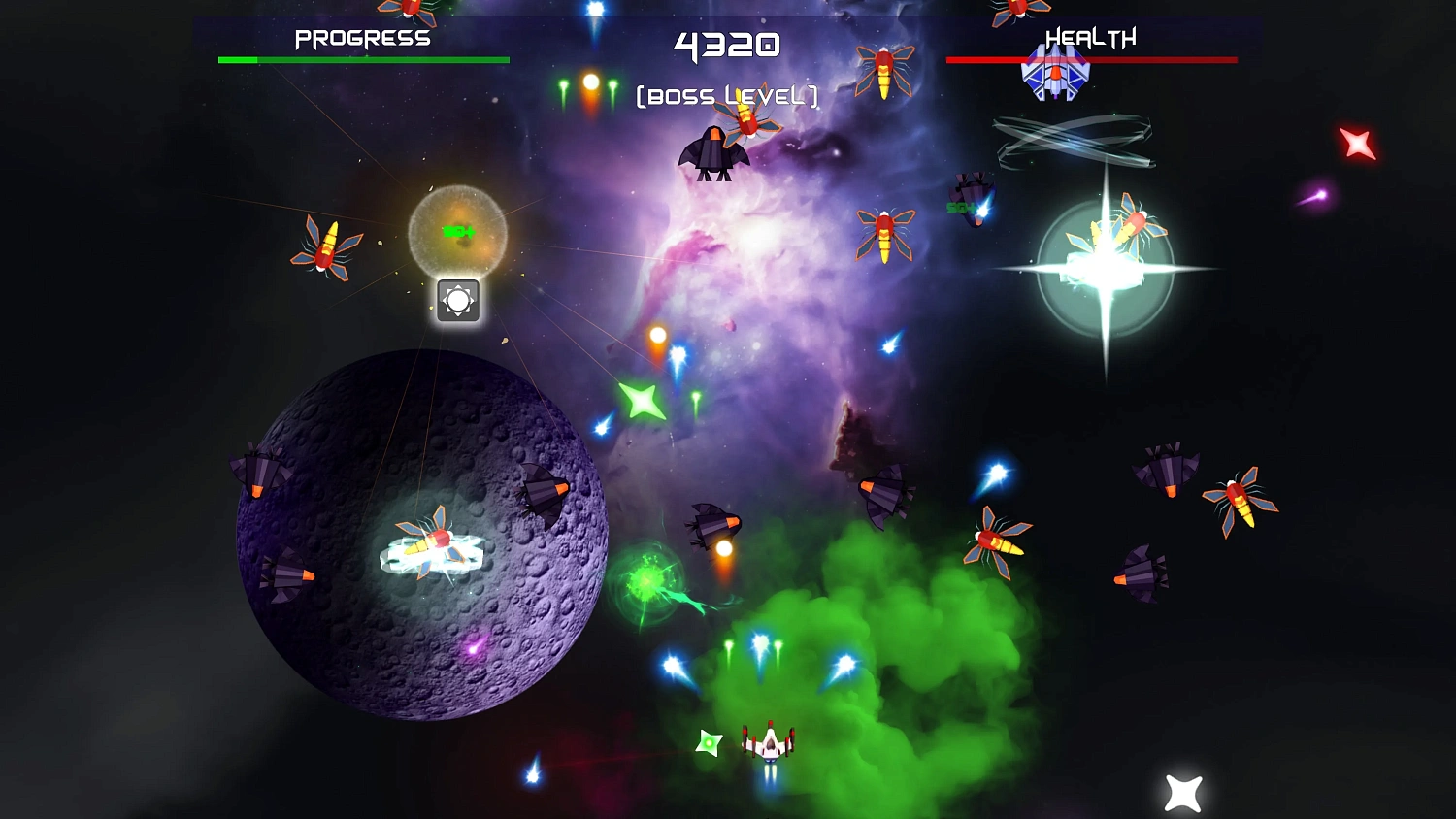1456x819 pixels.
Task: Click the PROGRESS heading text
Action: pos(363,37)
